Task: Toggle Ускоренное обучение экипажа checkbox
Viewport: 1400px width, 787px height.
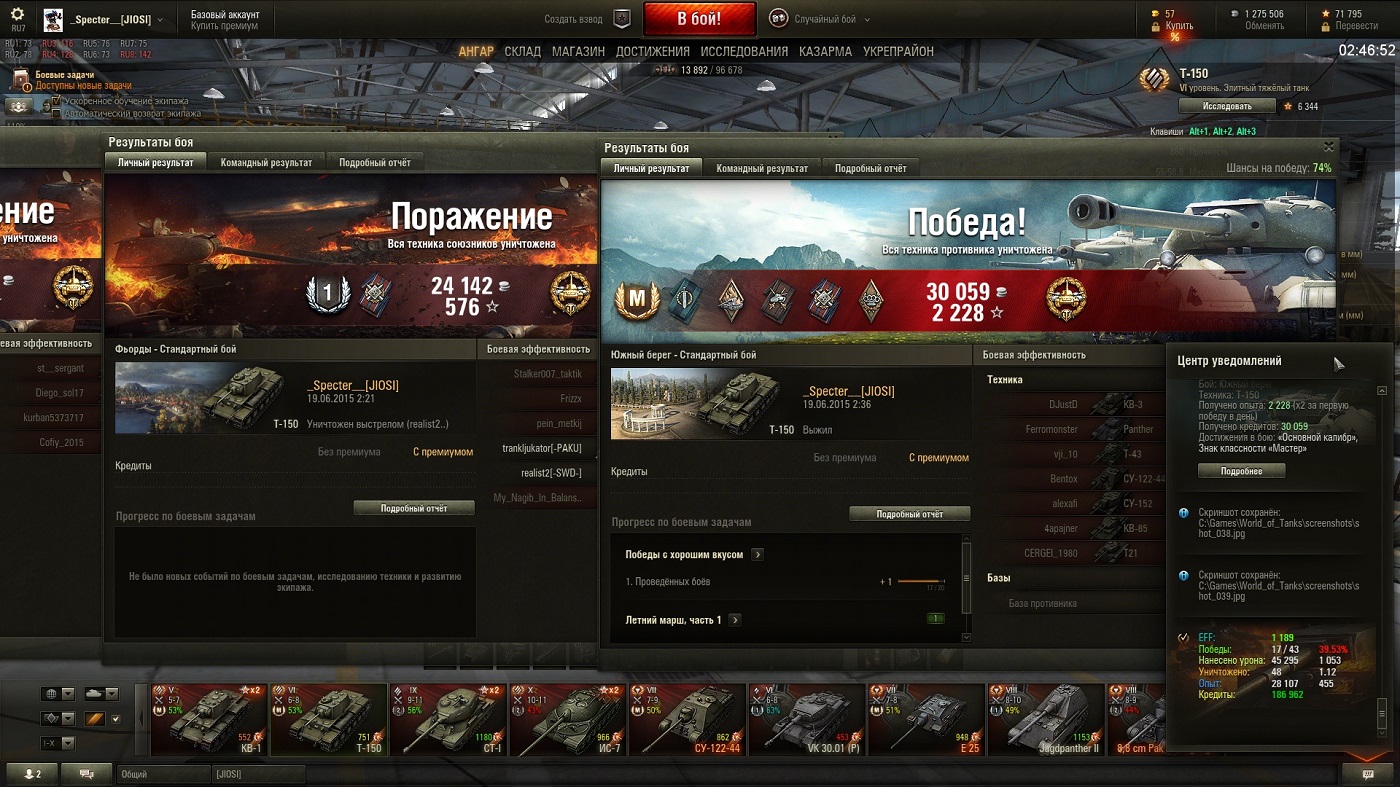Action: (x=57, y=101)
